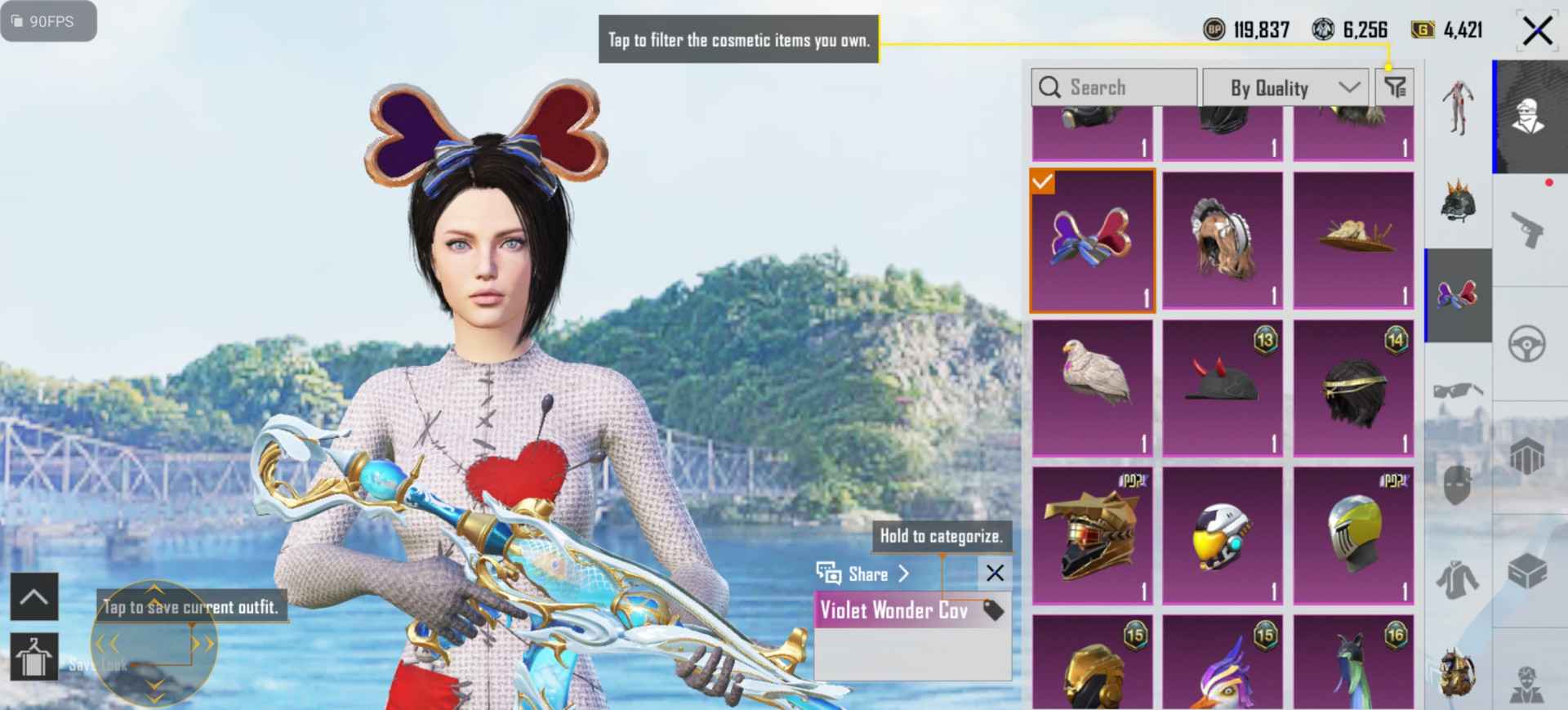Select the straw nest hat item
1568x710 pixels.
[1353, 241]
